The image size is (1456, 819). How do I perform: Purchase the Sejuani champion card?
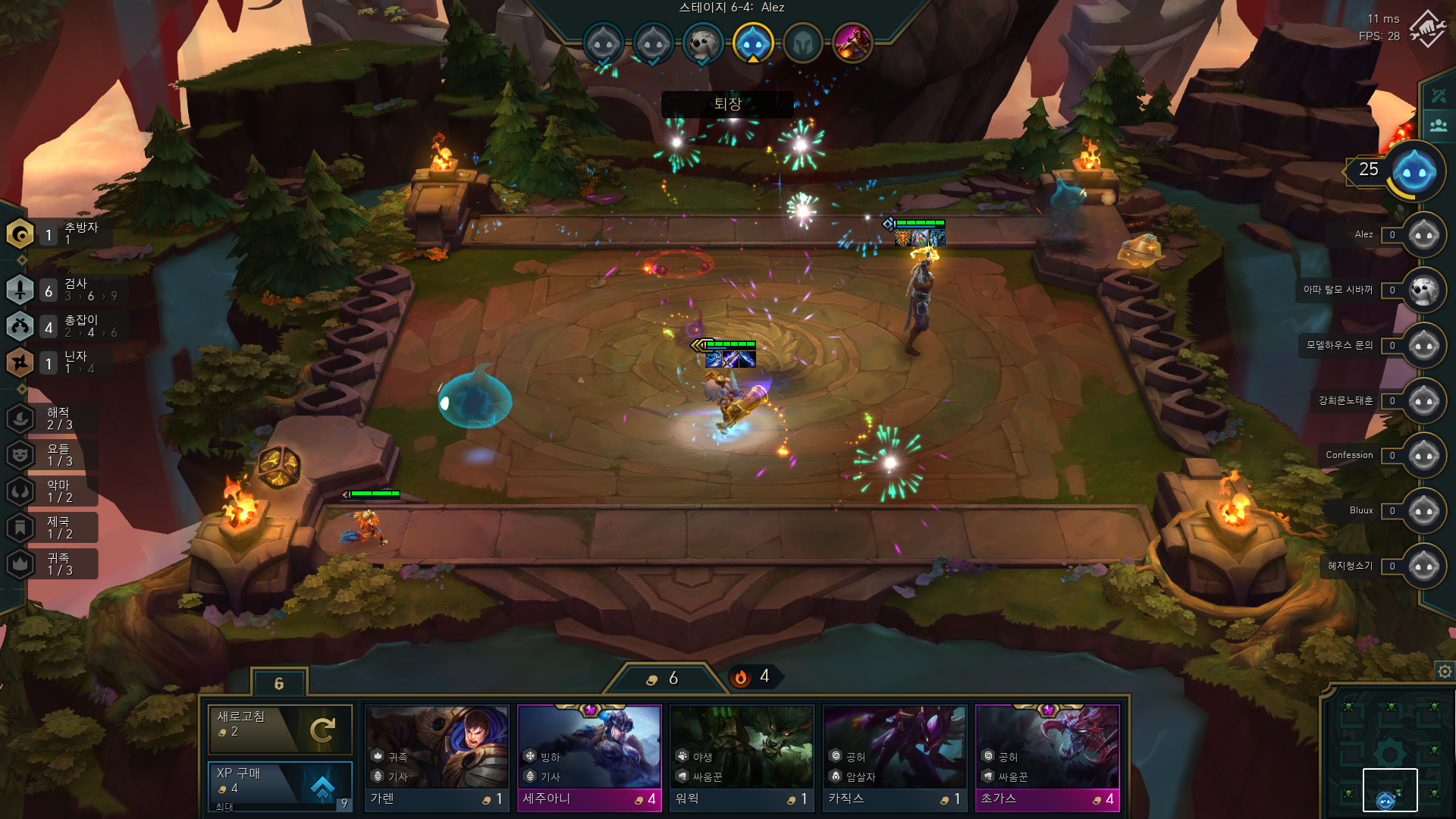point(589,757)
